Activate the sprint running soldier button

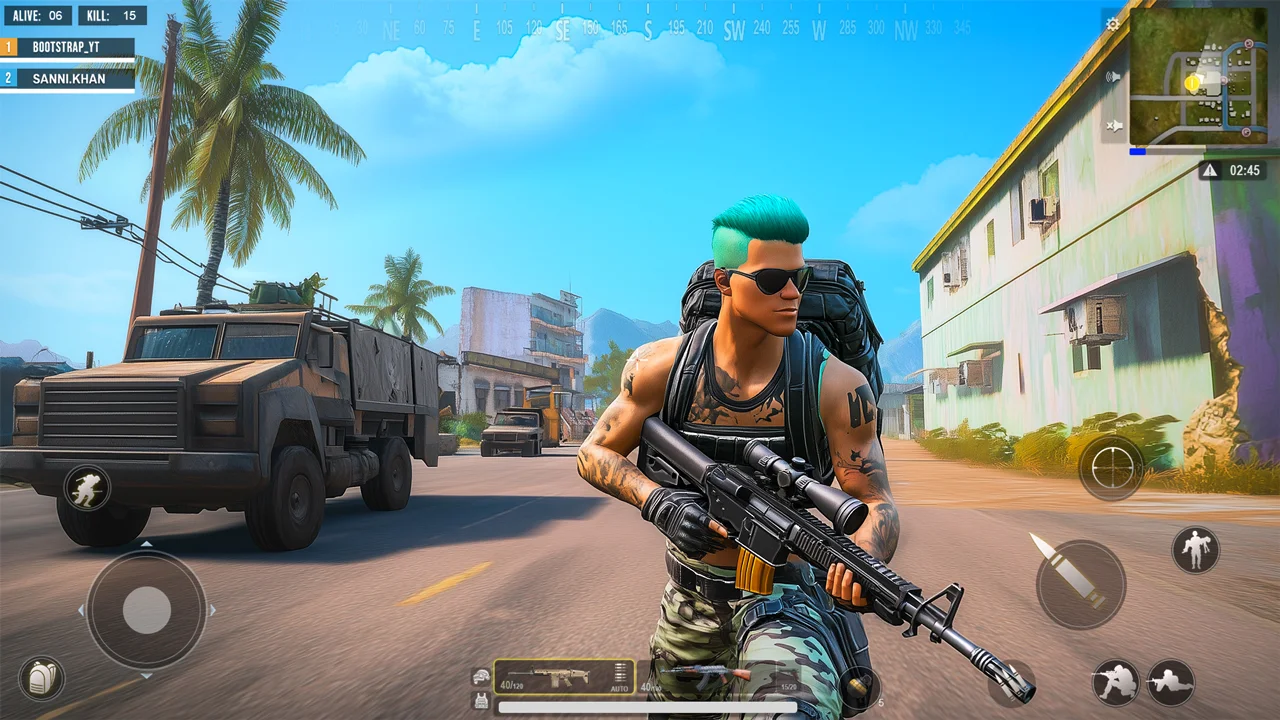click(86, 488)
